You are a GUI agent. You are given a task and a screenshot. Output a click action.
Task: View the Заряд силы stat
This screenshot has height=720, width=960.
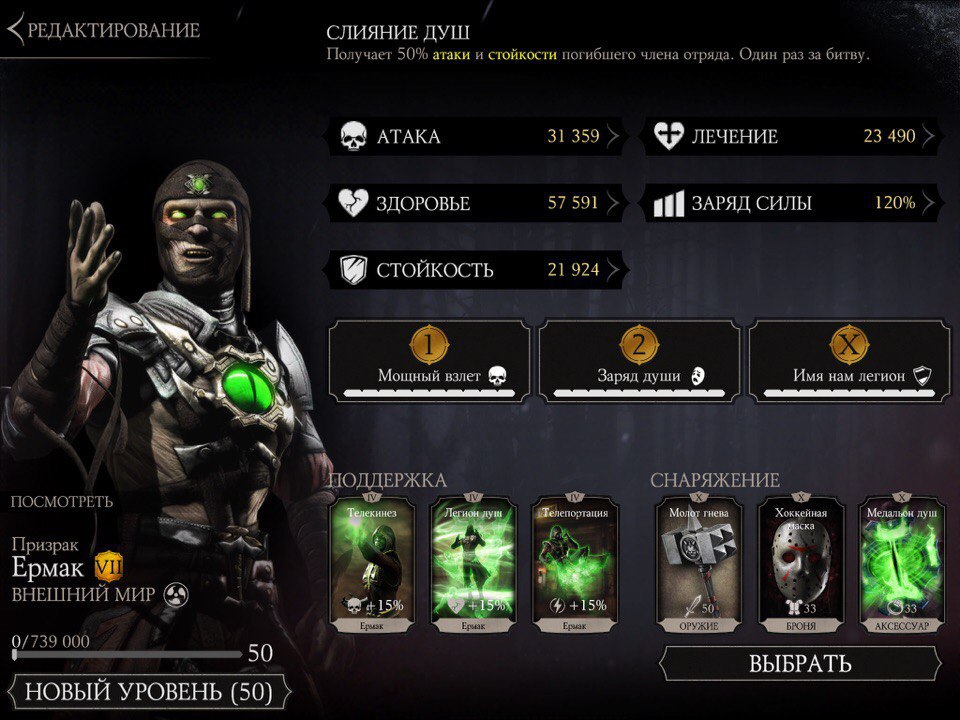click(x=791, y=203)
